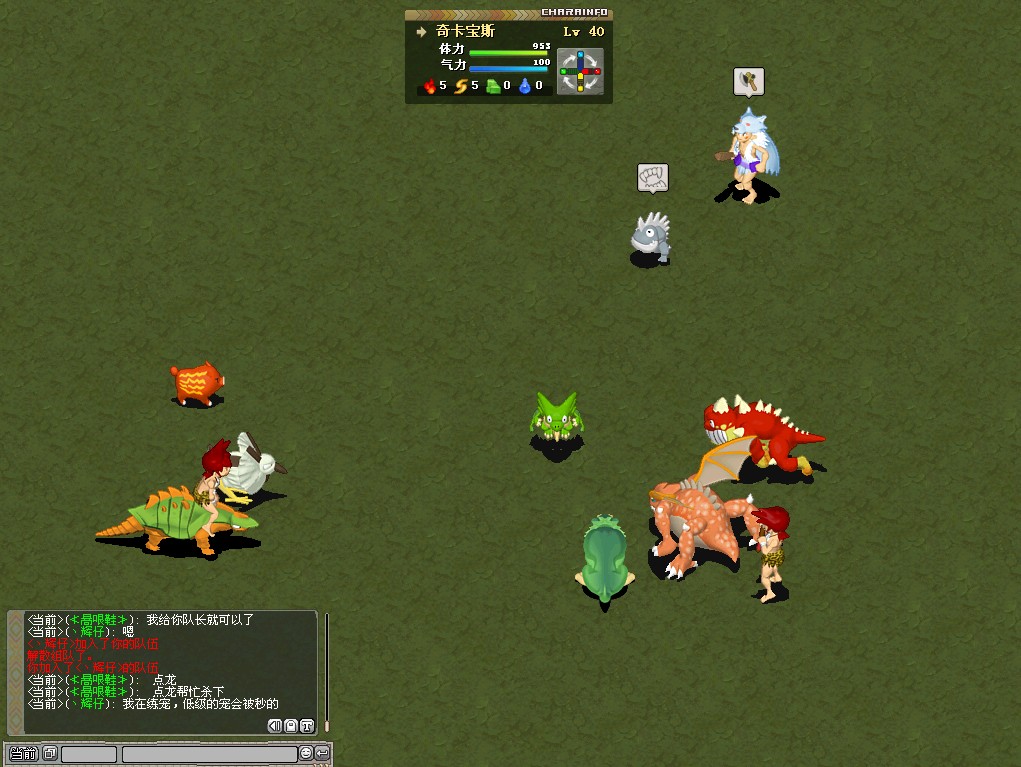Focus the short name field in chat bar

(x=89, y=754)
